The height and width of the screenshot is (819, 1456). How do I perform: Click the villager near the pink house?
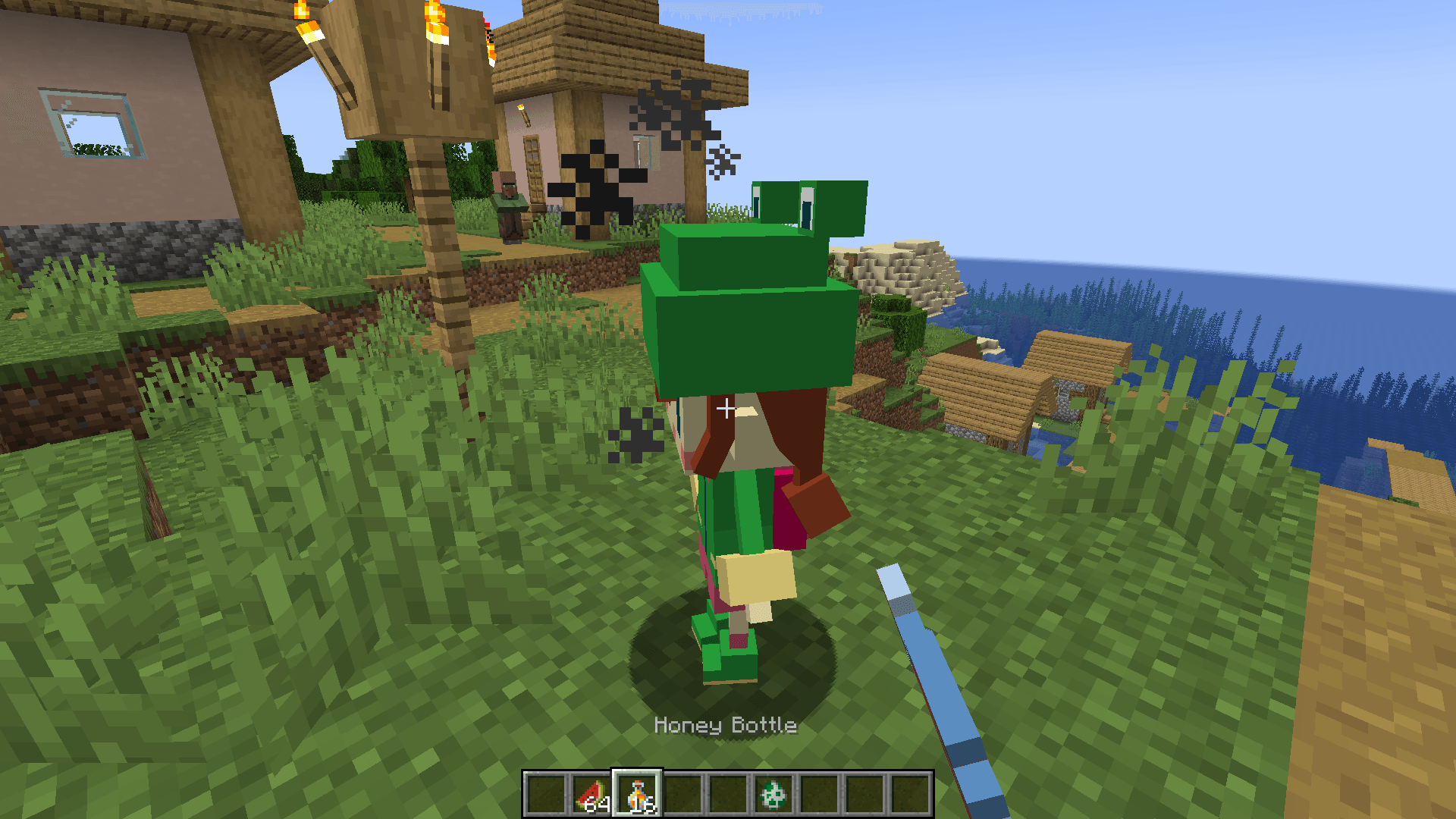[508, 197]
